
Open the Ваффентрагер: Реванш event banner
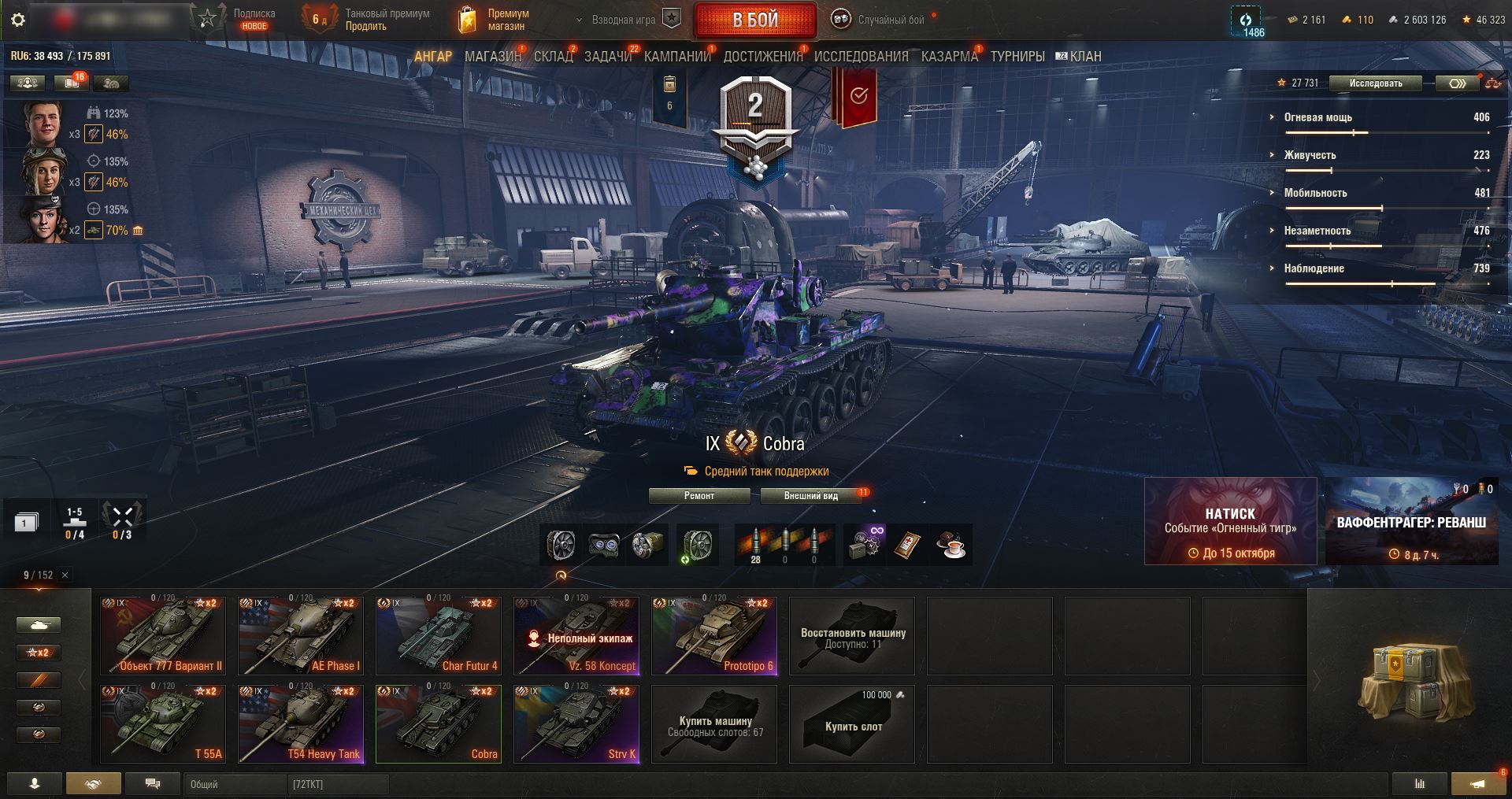(1411, 521)
